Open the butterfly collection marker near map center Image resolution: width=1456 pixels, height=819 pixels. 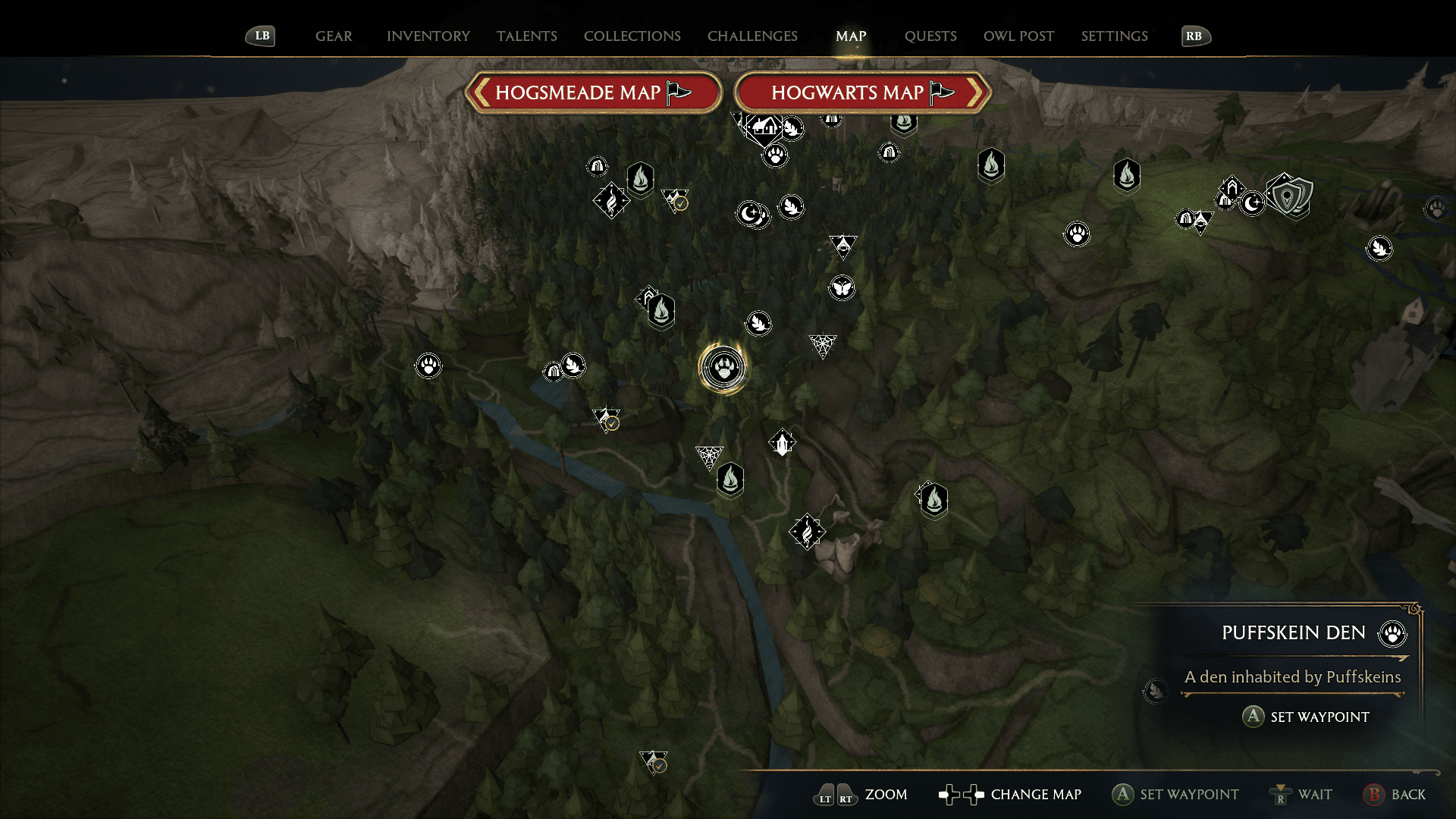click(842, 287)
